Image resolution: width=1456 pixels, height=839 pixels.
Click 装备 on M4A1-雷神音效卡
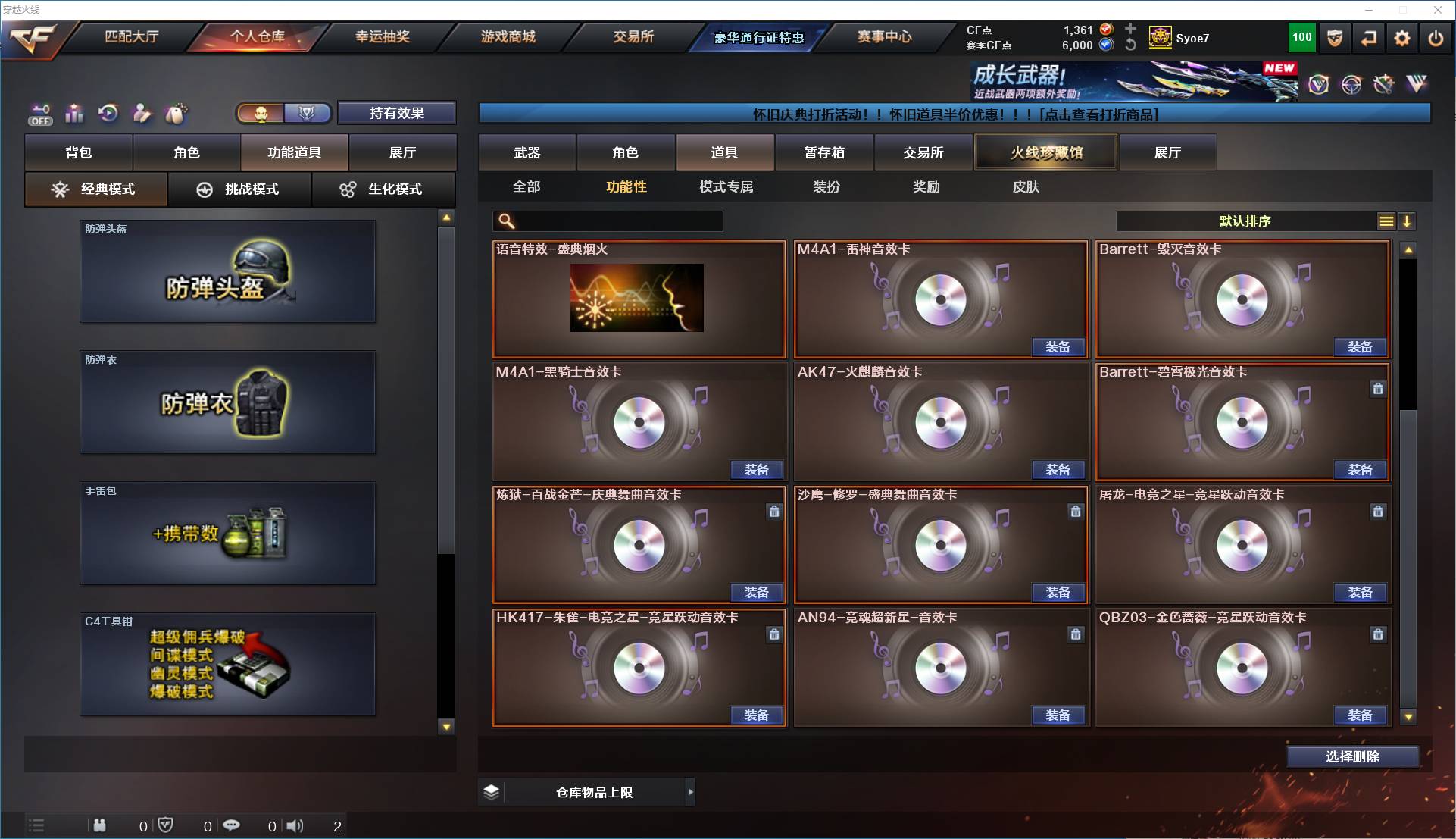point(1058,347)
